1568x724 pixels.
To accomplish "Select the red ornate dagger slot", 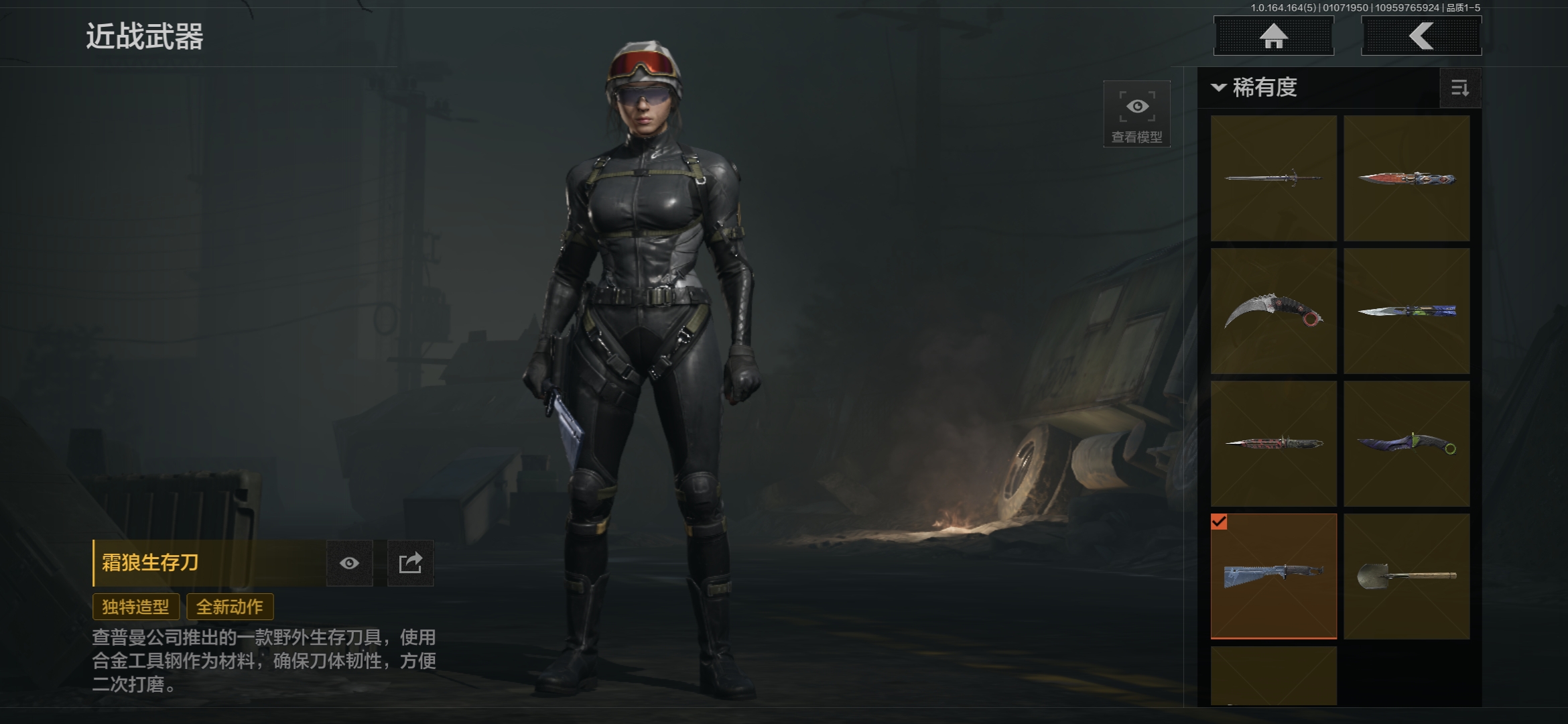I will (1407, 178).
